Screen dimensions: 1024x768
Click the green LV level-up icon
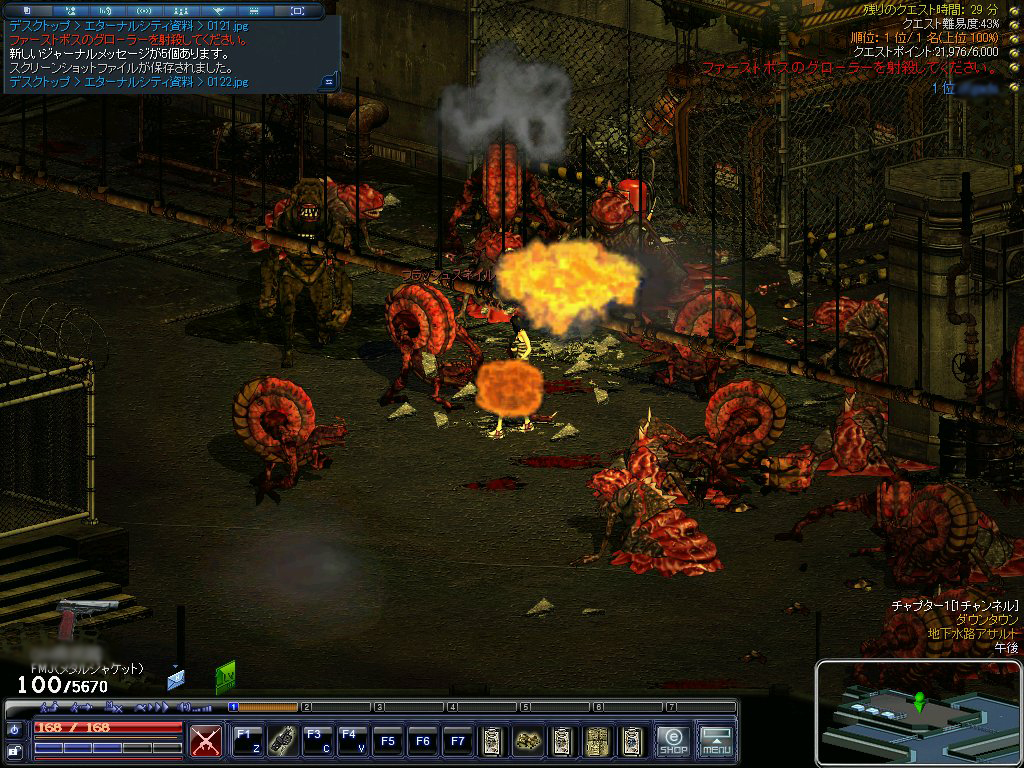[x=226, y=677]
